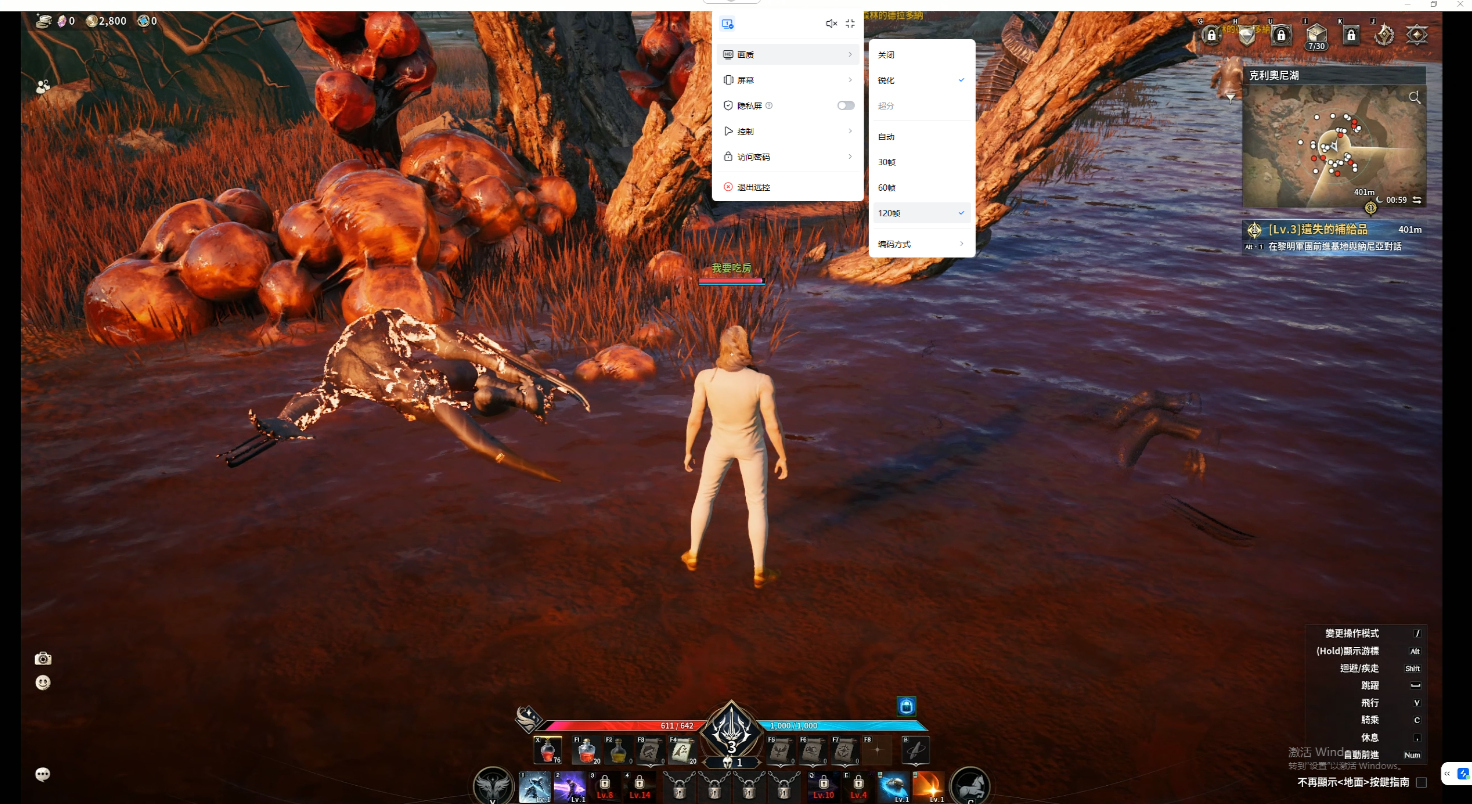Choose the 30帧 frame rate option
This screenshot has height=804, width=1472.
(x=921, y=162)
